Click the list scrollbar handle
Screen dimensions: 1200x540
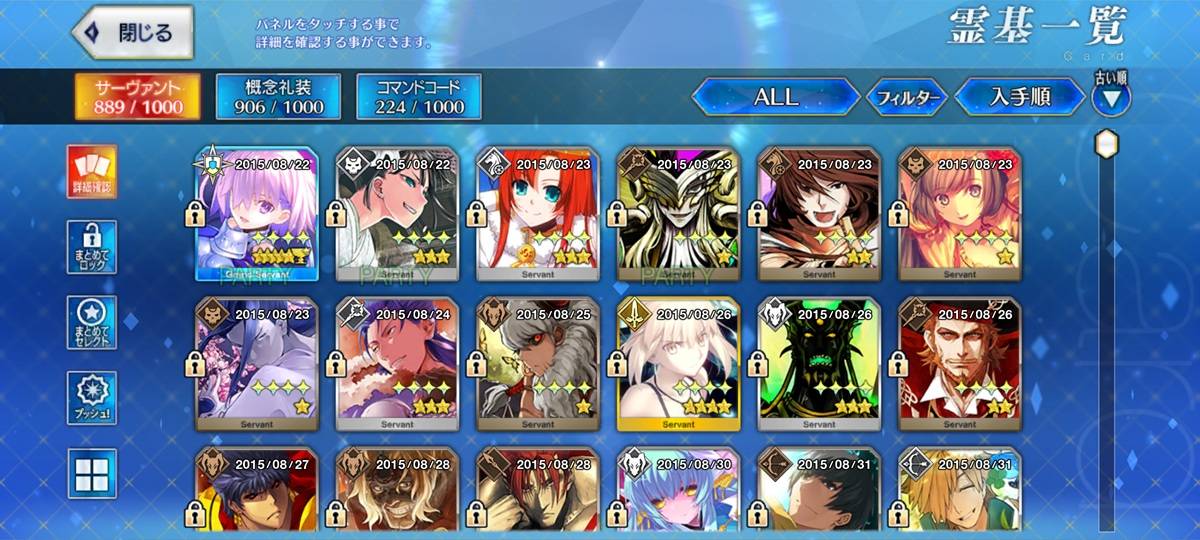[1106, 144]
